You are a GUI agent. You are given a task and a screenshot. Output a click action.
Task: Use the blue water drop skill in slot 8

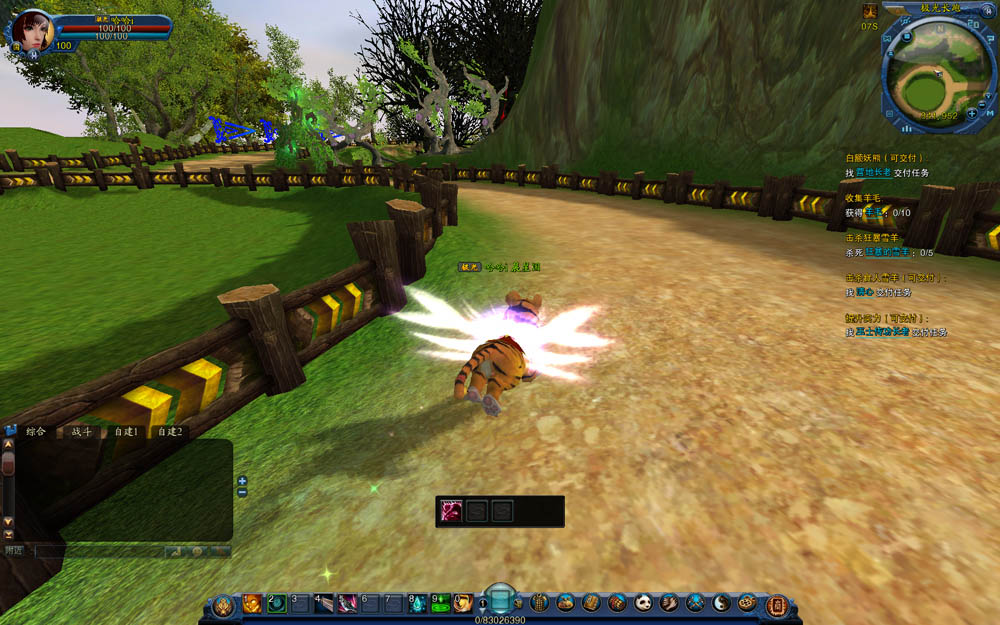[418, 603]
